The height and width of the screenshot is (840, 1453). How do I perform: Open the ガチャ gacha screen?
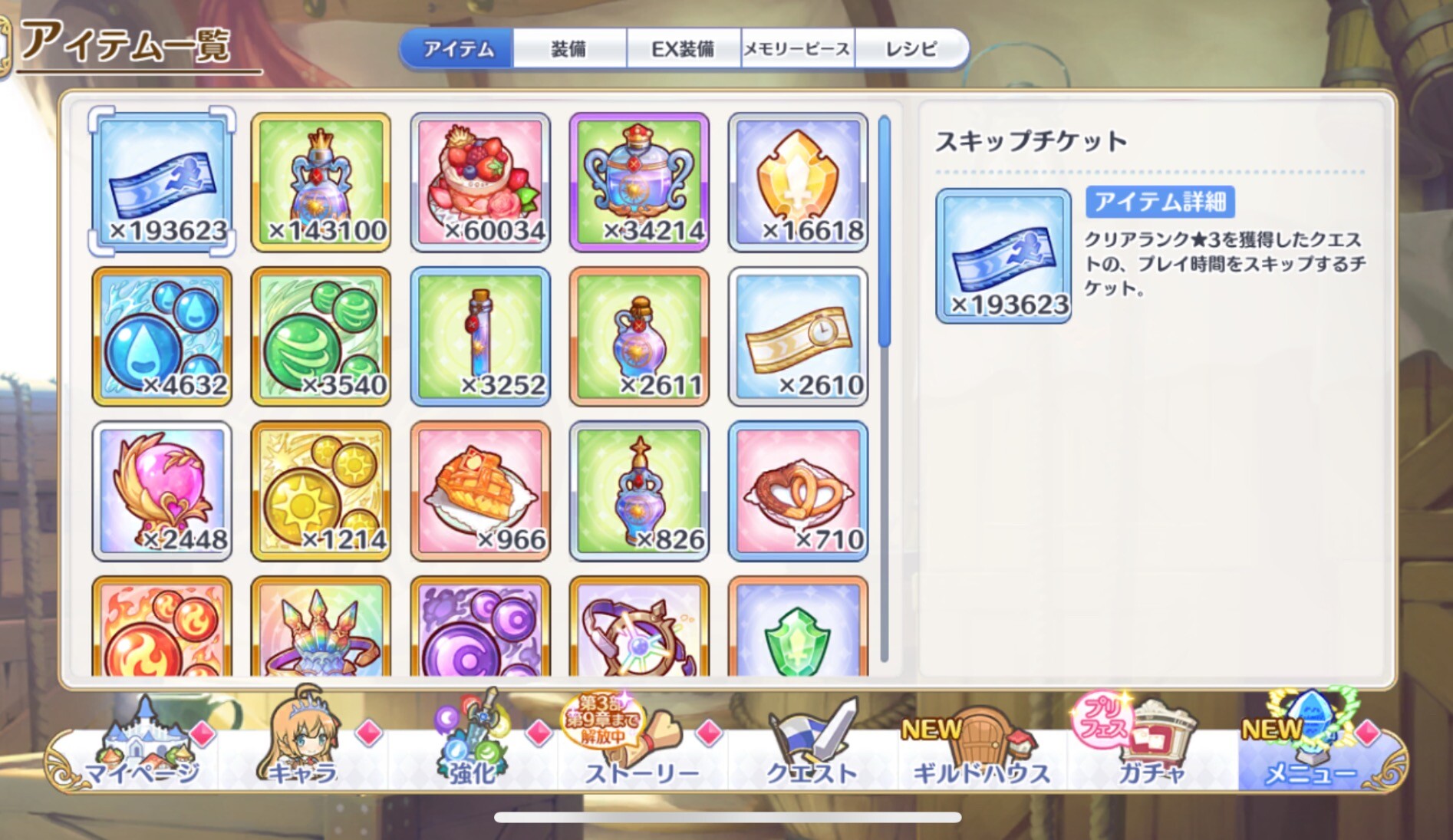pyautogui.click(x=1151, y=748)
